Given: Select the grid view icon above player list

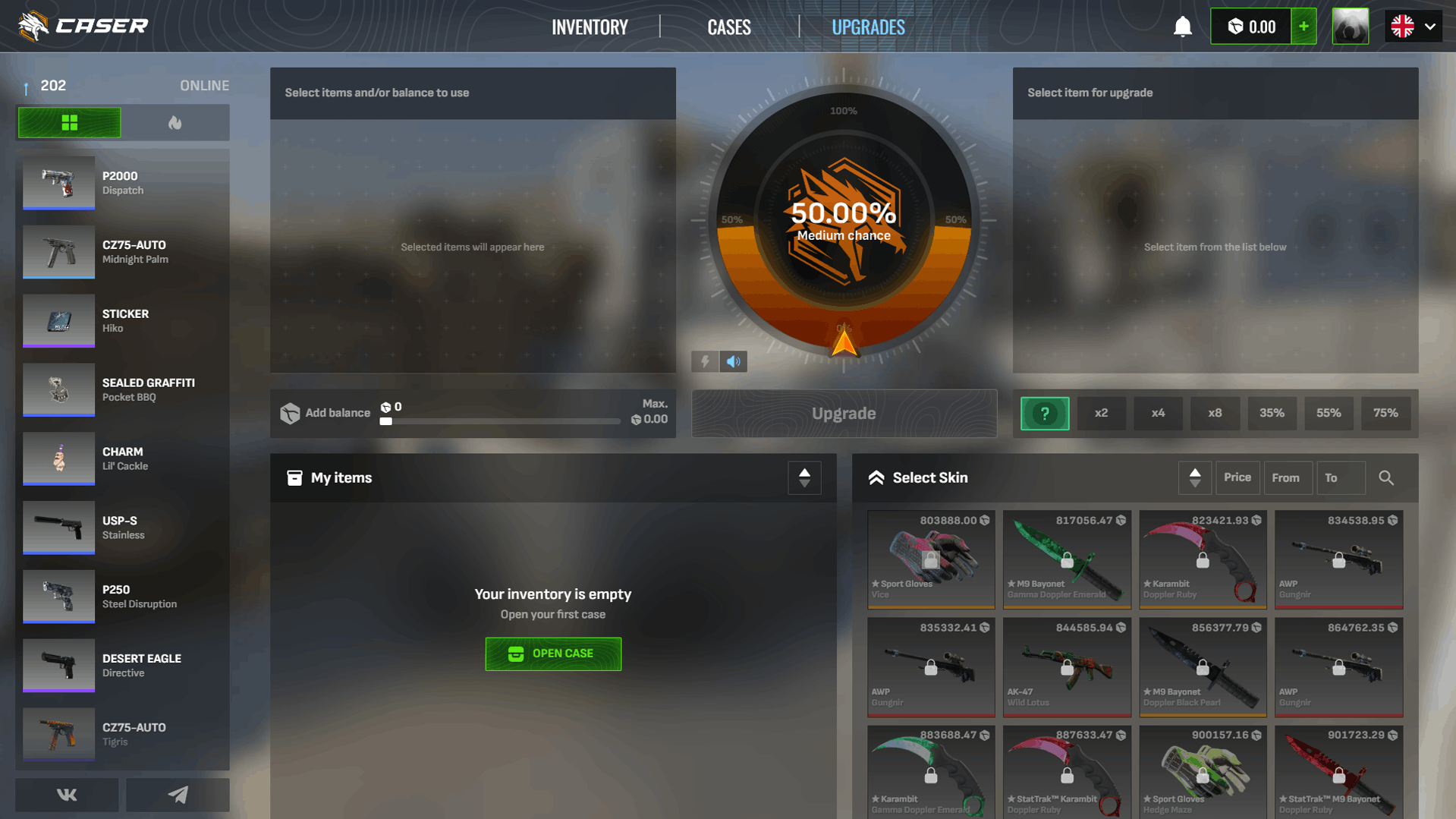Looking at the screenshot, I should coord(69,122).
